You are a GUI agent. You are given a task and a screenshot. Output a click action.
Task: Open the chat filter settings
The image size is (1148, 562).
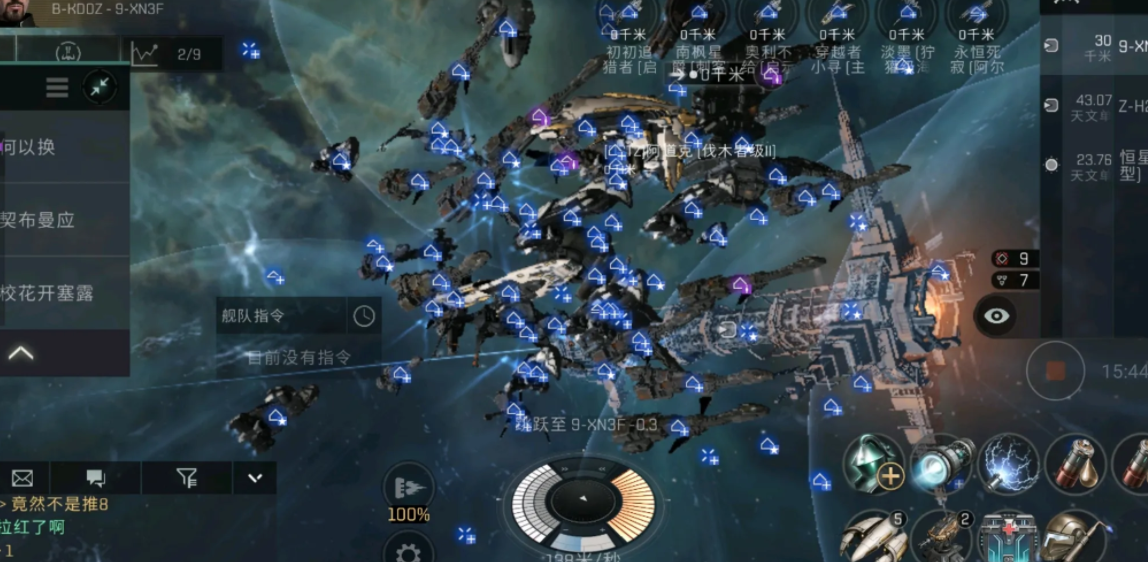tap(186, 478)
